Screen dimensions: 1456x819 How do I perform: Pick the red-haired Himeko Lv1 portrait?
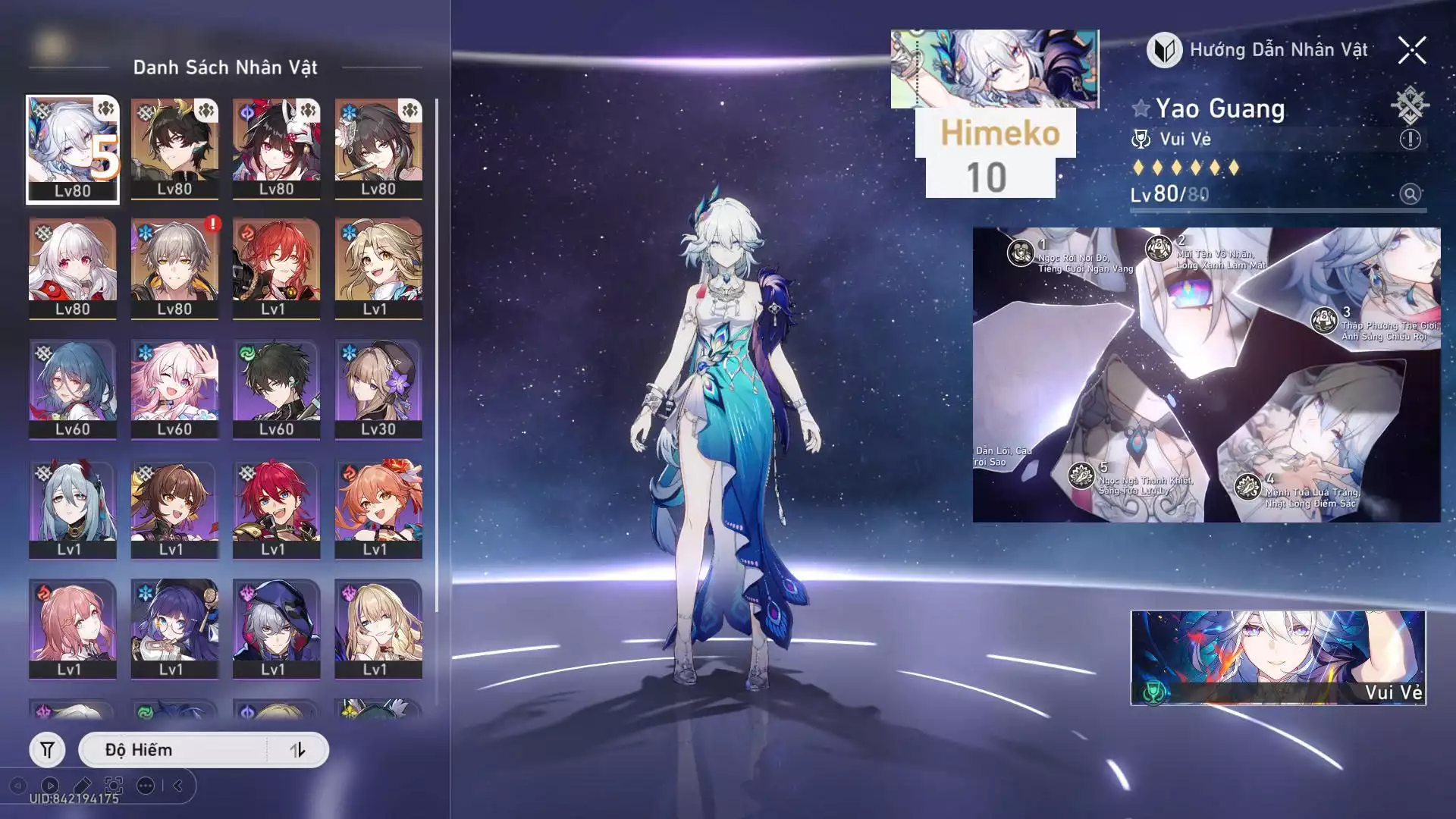click(276, 268)
